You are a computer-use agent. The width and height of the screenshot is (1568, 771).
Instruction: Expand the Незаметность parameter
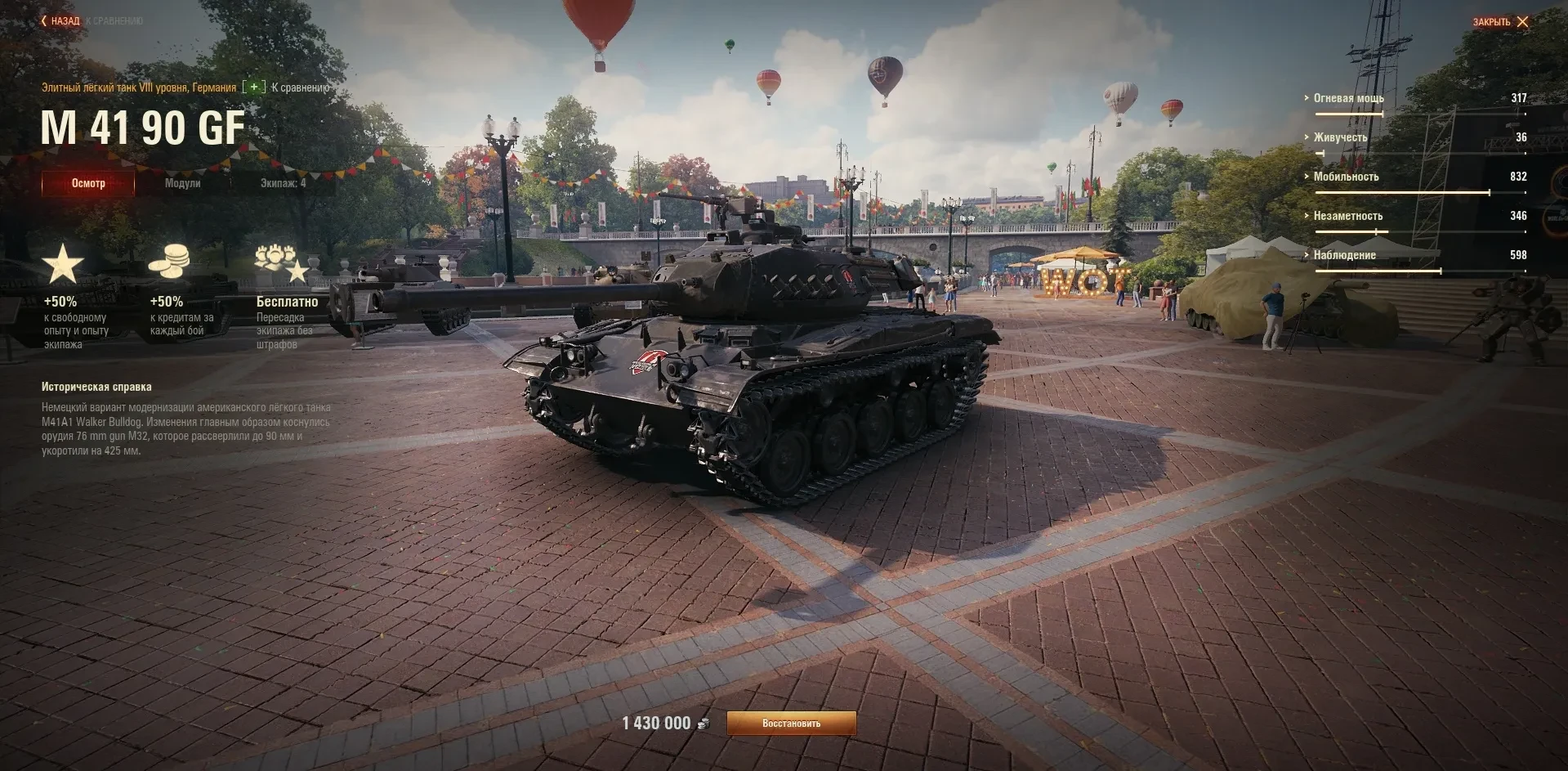point(1347,216)
